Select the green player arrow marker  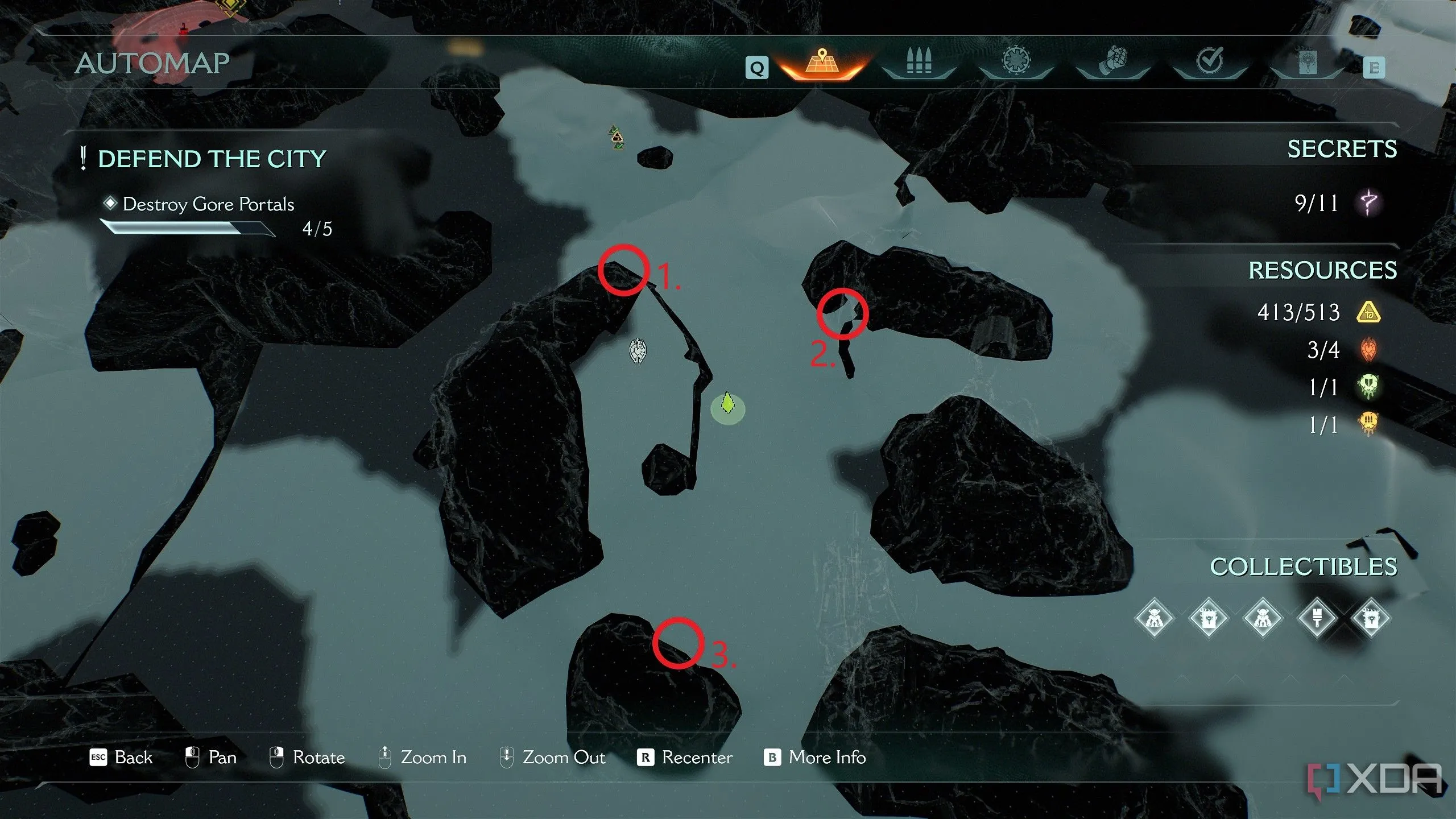[727, 404]
